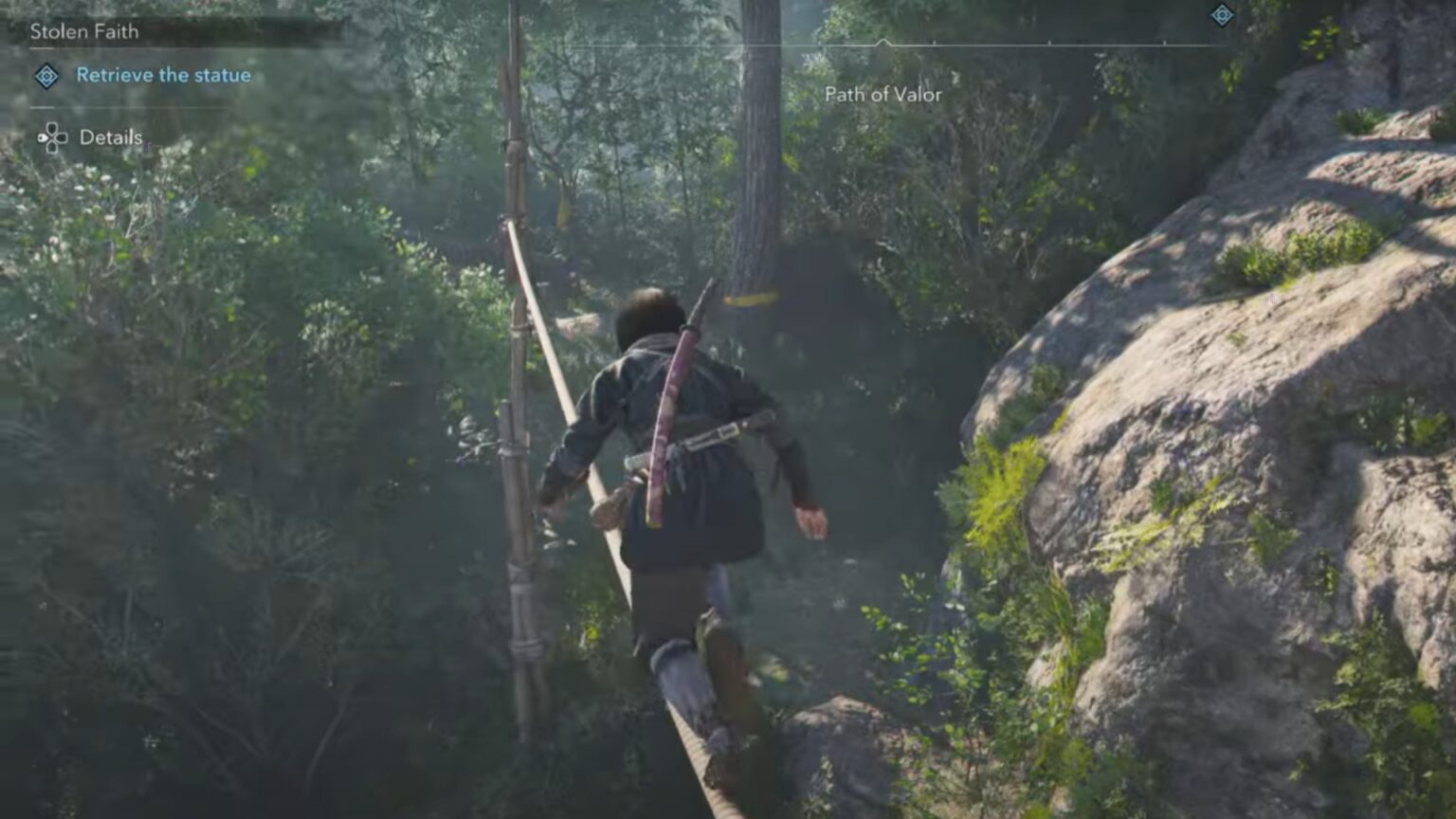Screen dimensions: 1456x819
Task: Toggle visibility of the compass waypoint marker
Action: pos(1223,16)
